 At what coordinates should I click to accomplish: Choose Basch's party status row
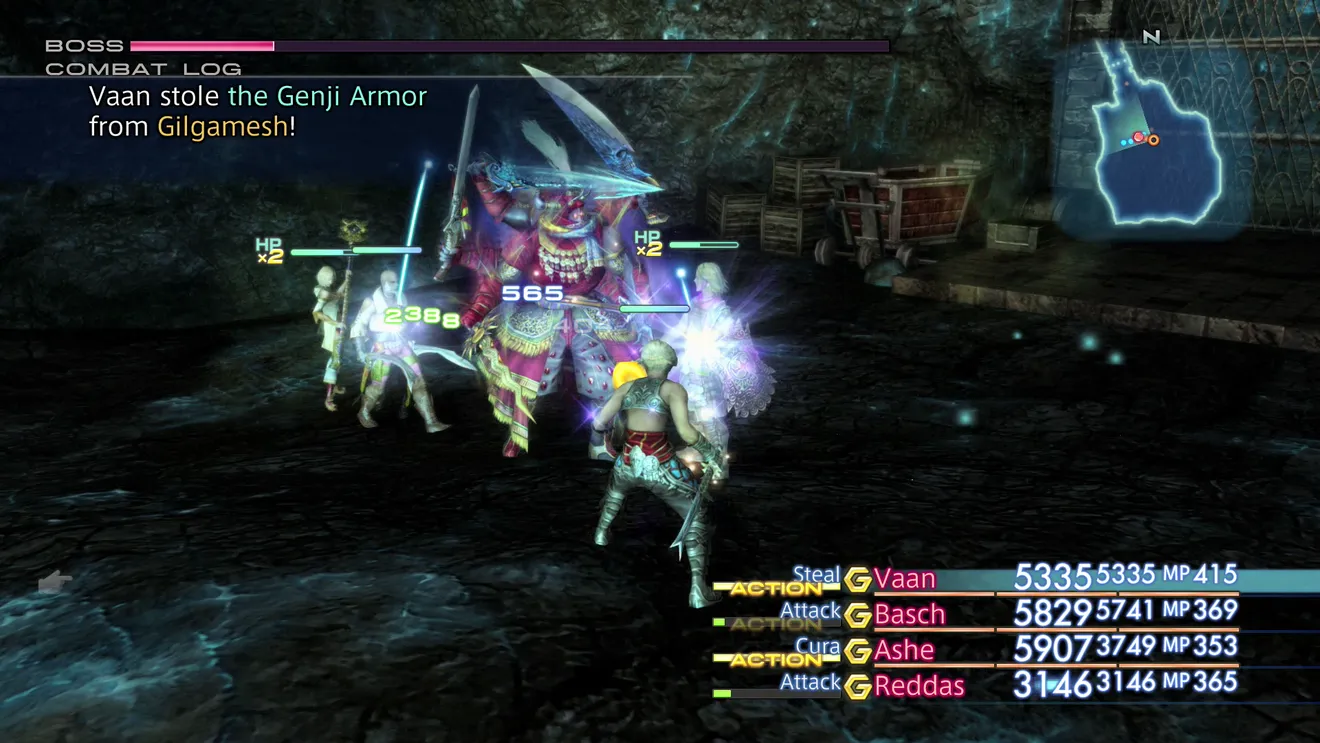909,614
